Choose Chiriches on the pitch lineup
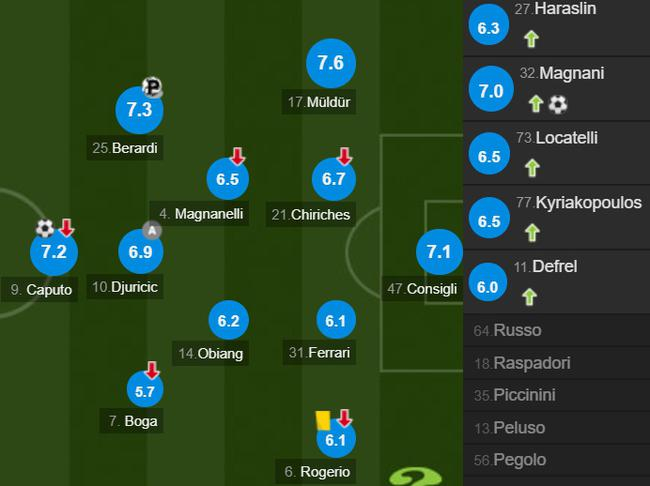 pos(334,179)
